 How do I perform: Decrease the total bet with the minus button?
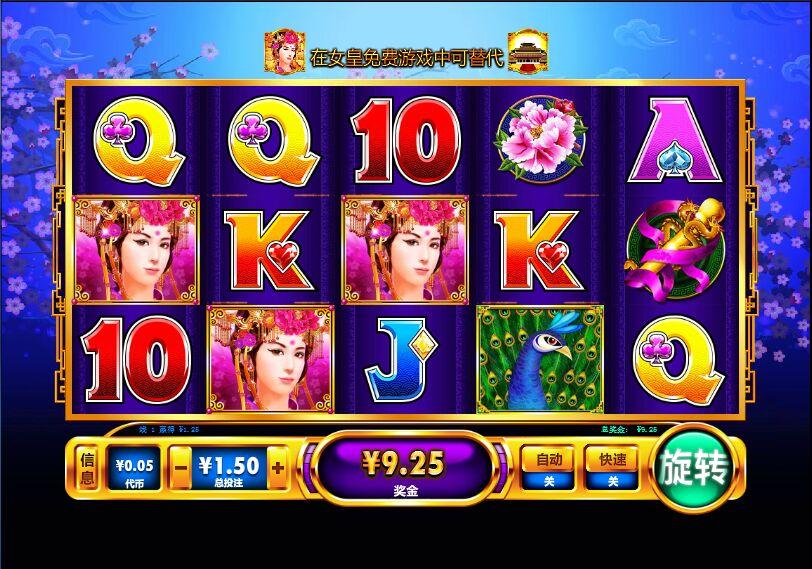point(180,467)
